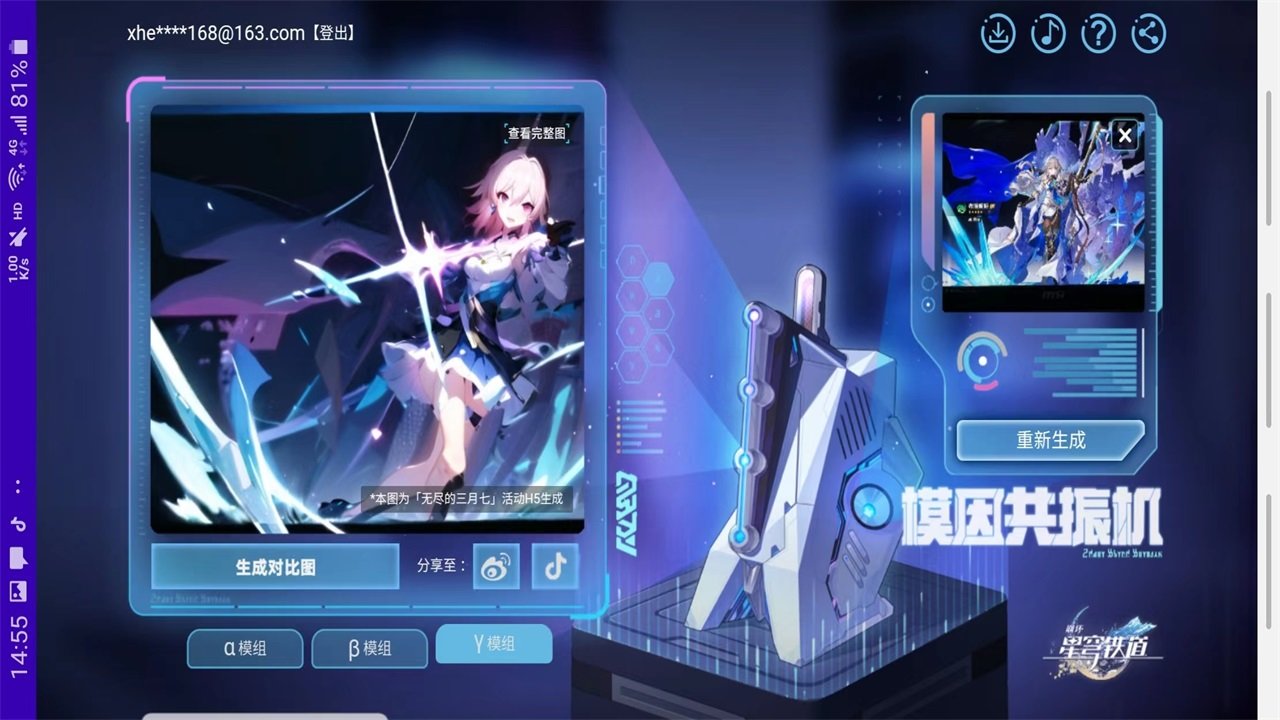Screen dimensions: 1280x720
Task: Close the preview panel with the X button
Action: pyautogui.click(x=1124, y=134)
